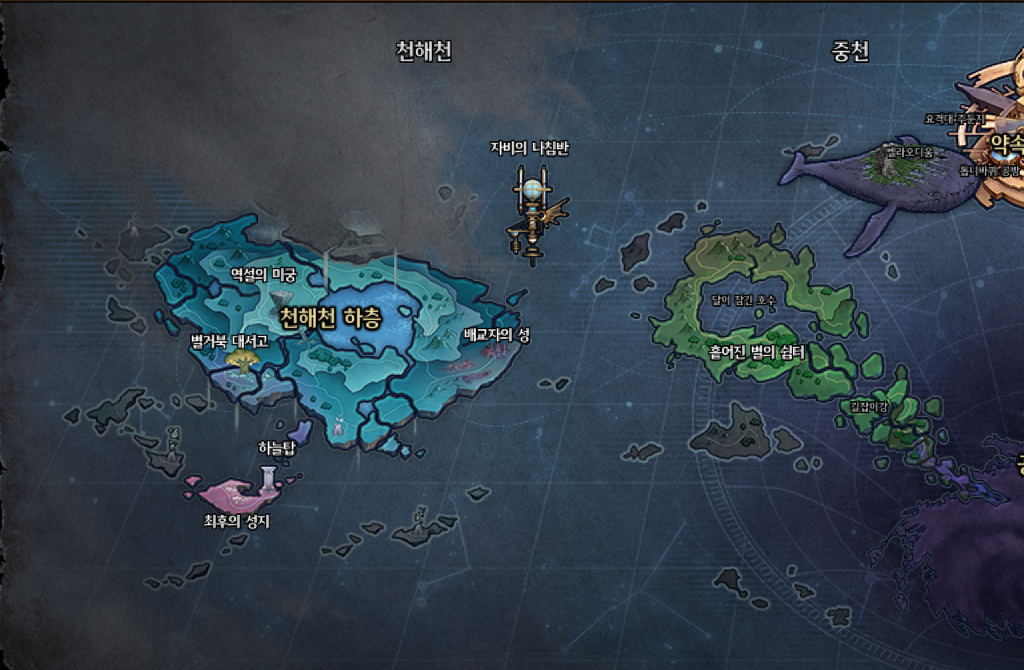Open the 요격대 주둔지 location

coord(954,119)
